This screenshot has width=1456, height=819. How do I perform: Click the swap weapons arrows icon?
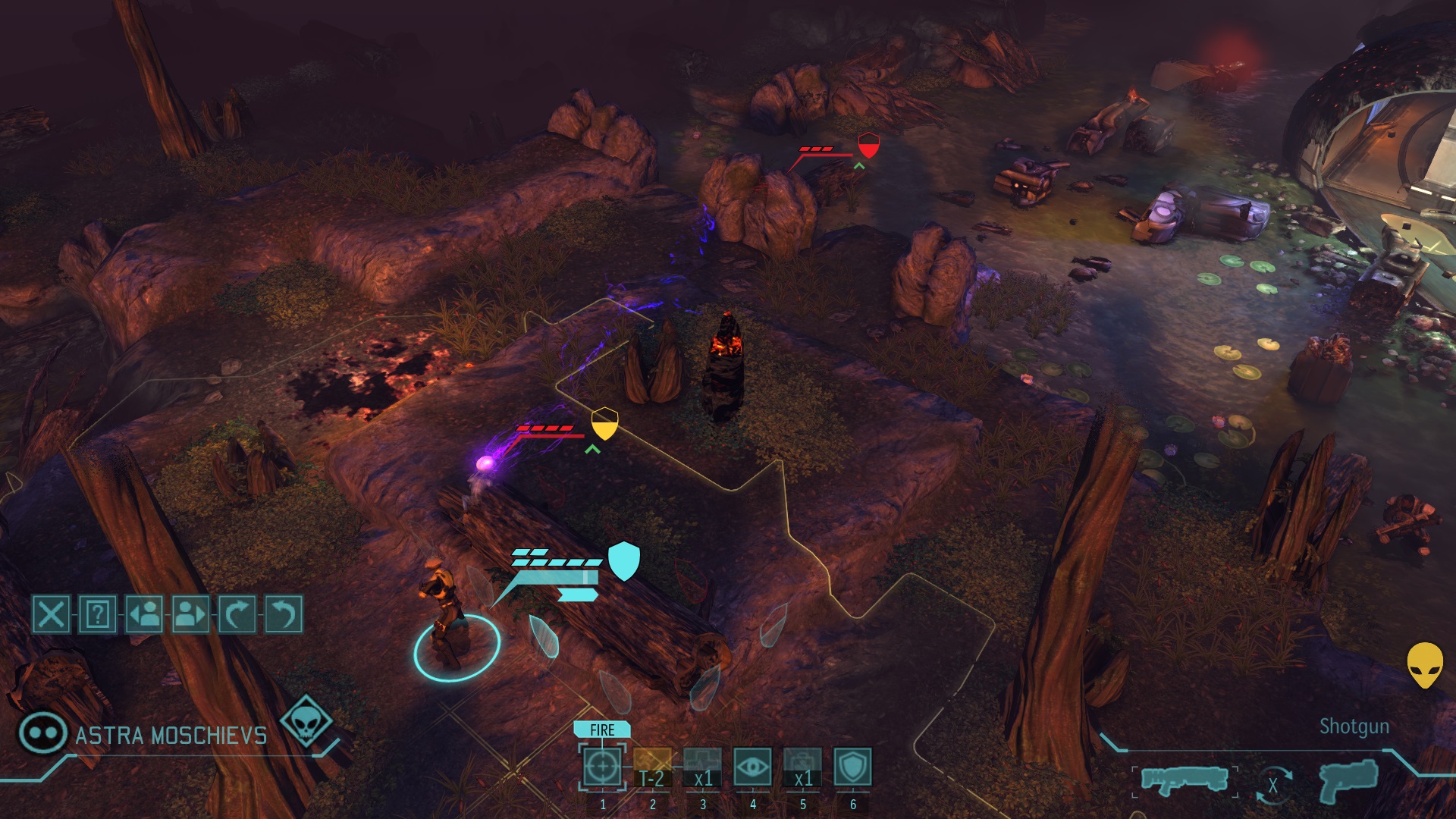[1273, 786]
